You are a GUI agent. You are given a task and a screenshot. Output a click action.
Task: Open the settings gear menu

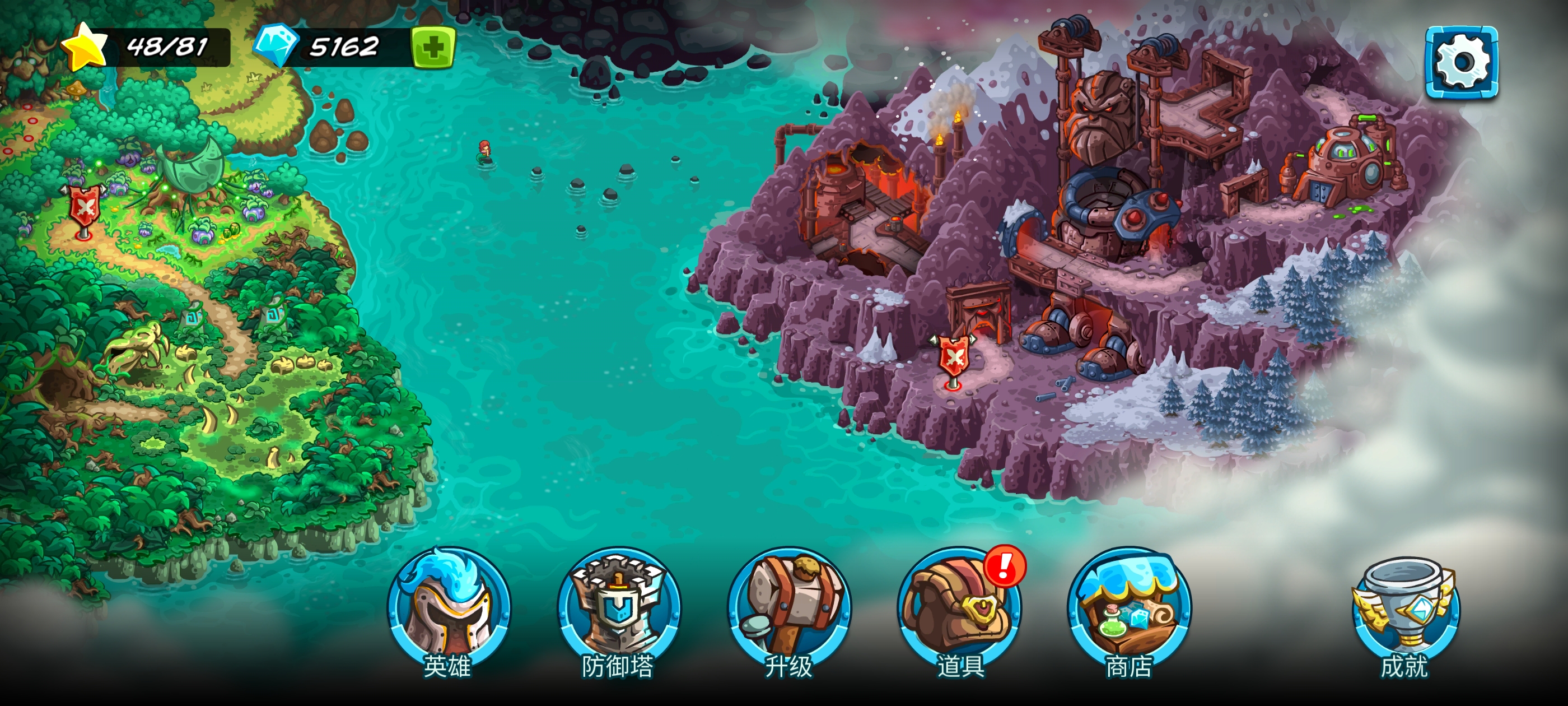1462,62
